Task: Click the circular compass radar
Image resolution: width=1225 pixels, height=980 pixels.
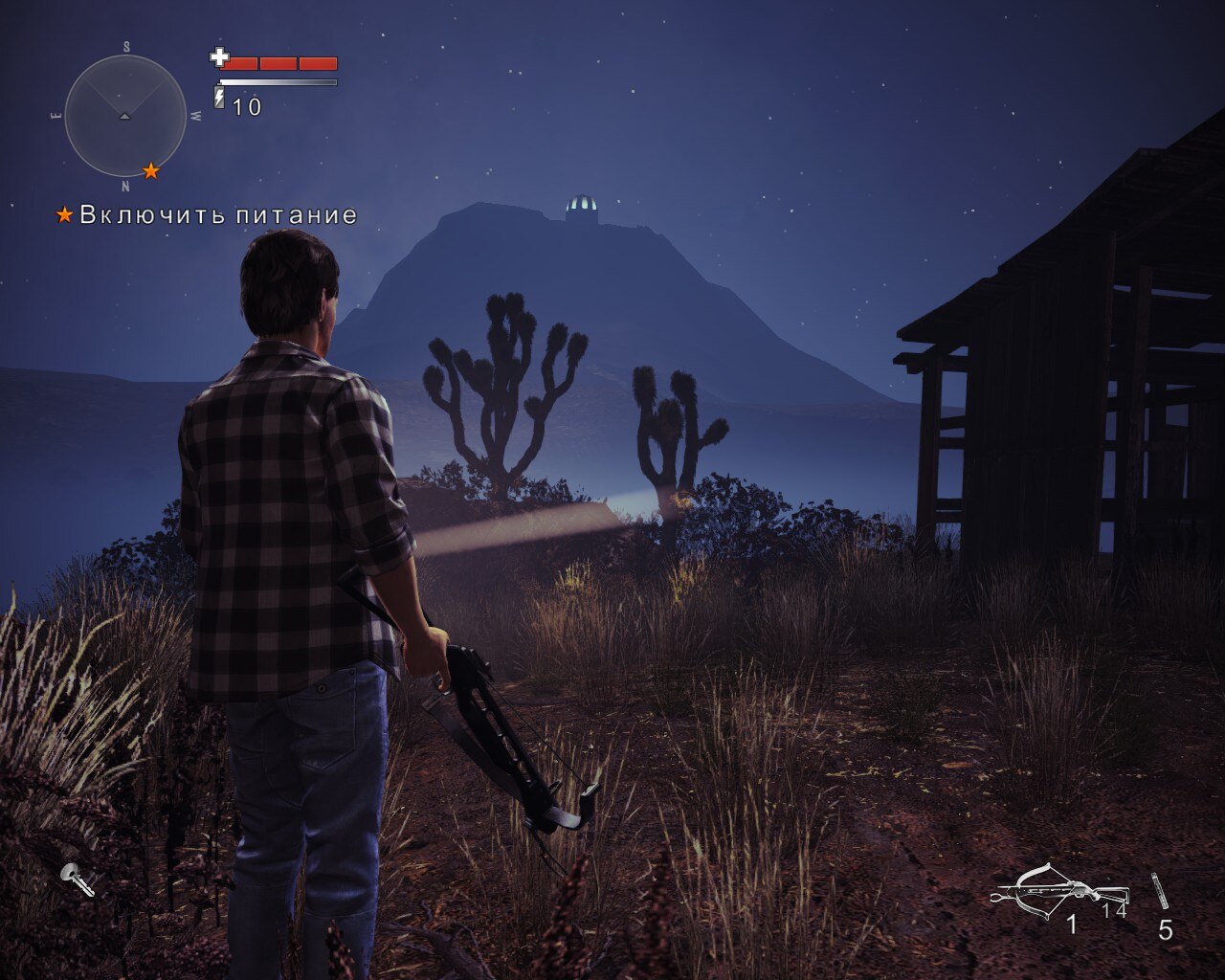Action: coord(125,116)
